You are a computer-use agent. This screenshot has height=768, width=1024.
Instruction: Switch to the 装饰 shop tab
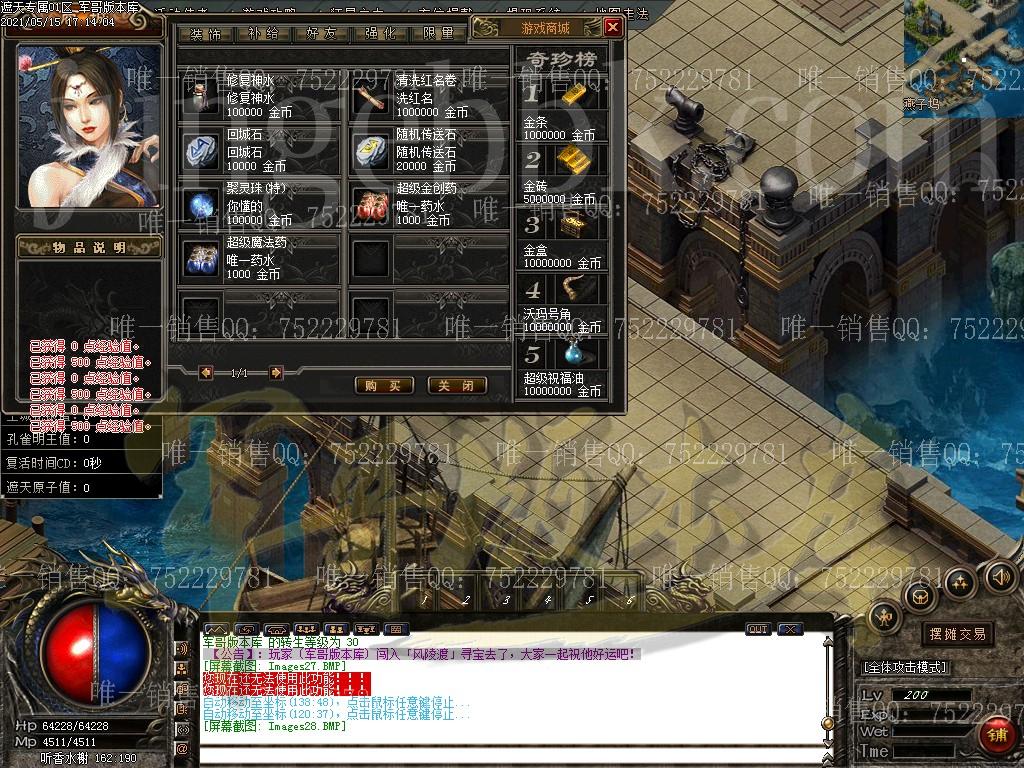pos(205,33)
